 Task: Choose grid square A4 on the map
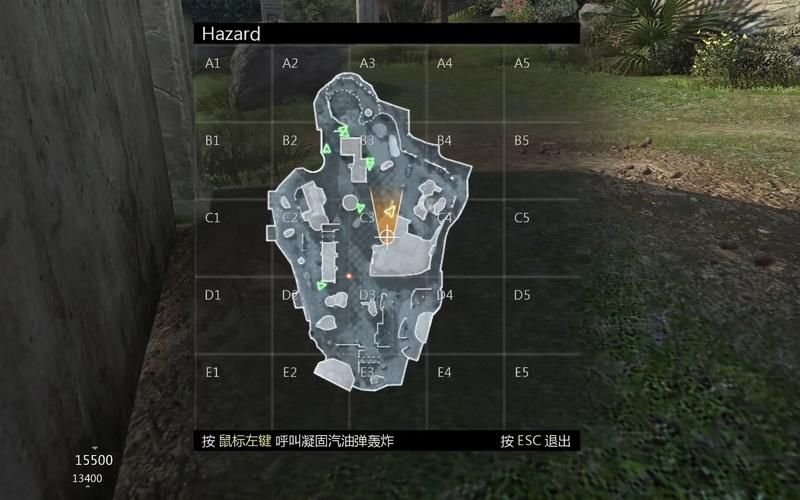click(465, 83)
